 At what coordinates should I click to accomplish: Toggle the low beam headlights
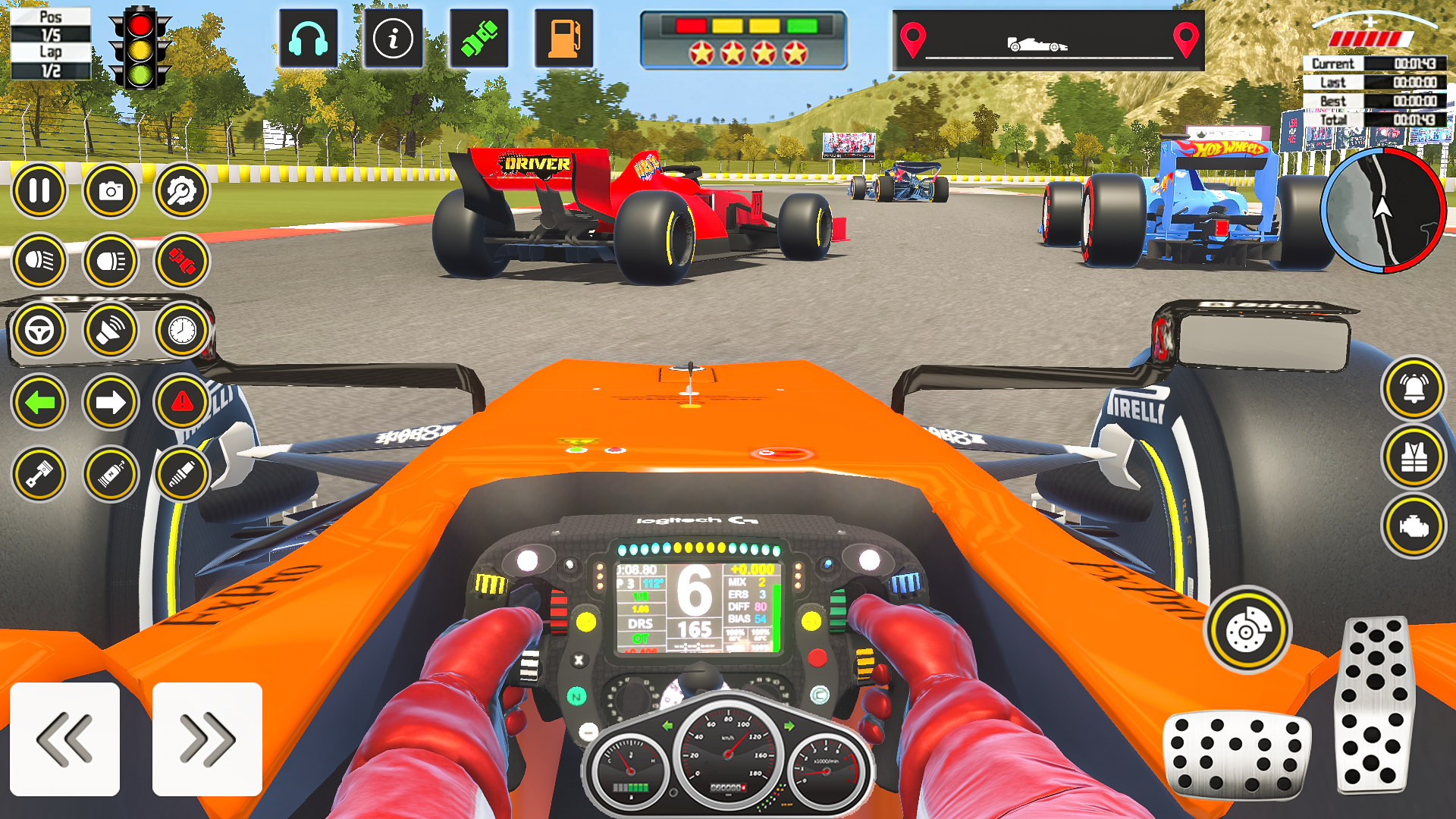tap(40, 261)
